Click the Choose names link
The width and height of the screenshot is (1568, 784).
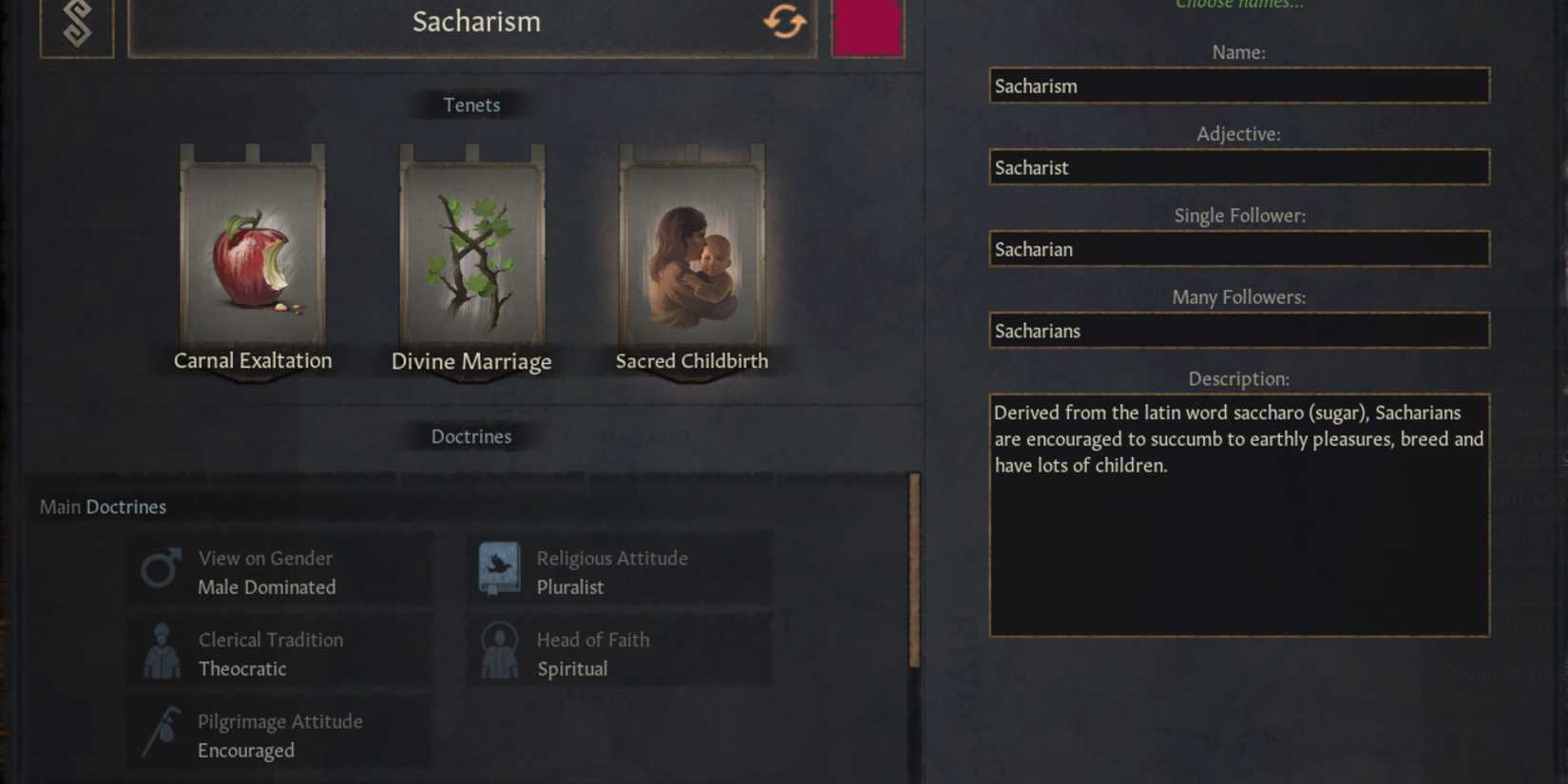click(x=1237, y=6)
